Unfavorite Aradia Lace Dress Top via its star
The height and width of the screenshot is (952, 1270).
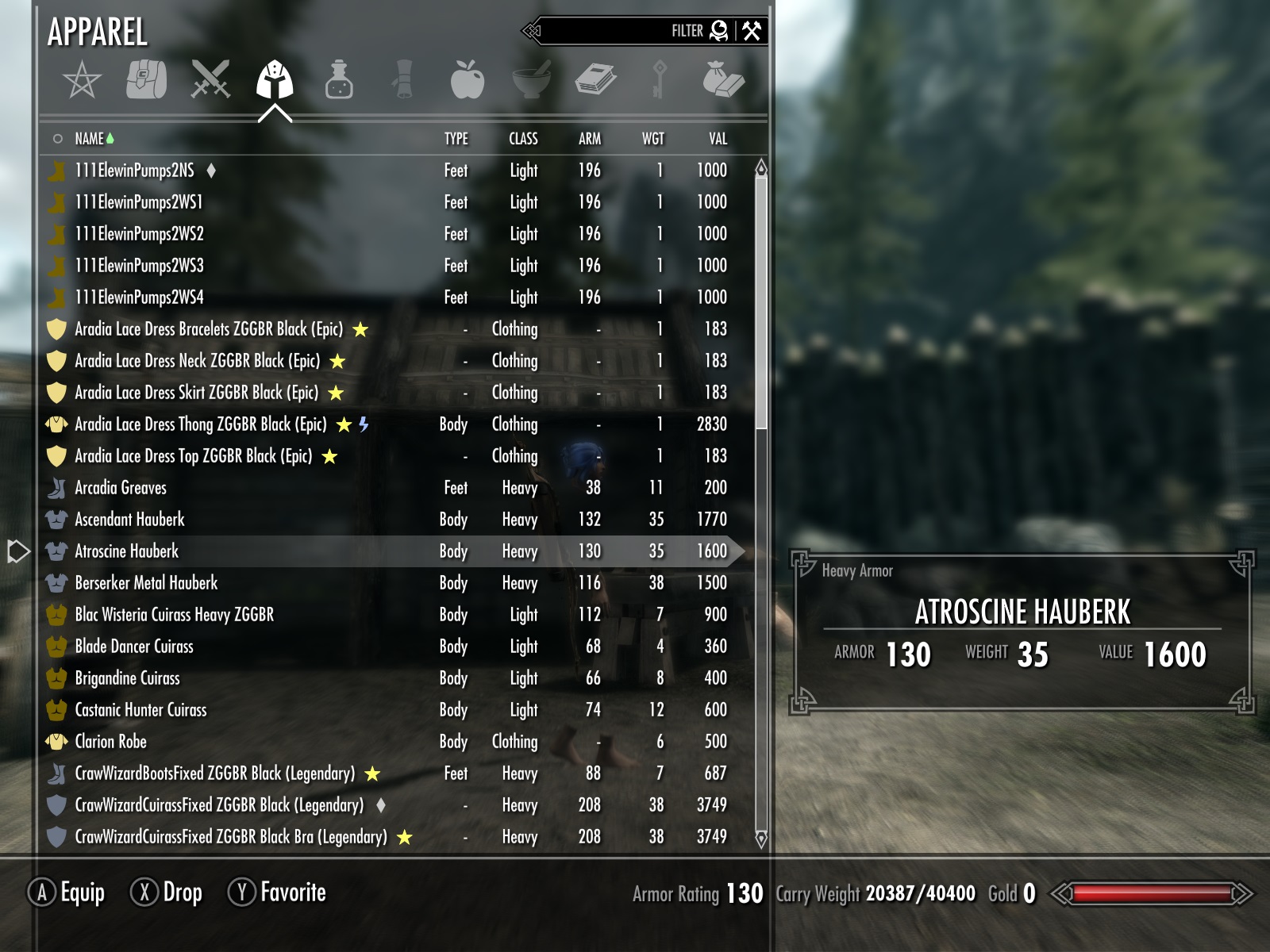point(329,456)
